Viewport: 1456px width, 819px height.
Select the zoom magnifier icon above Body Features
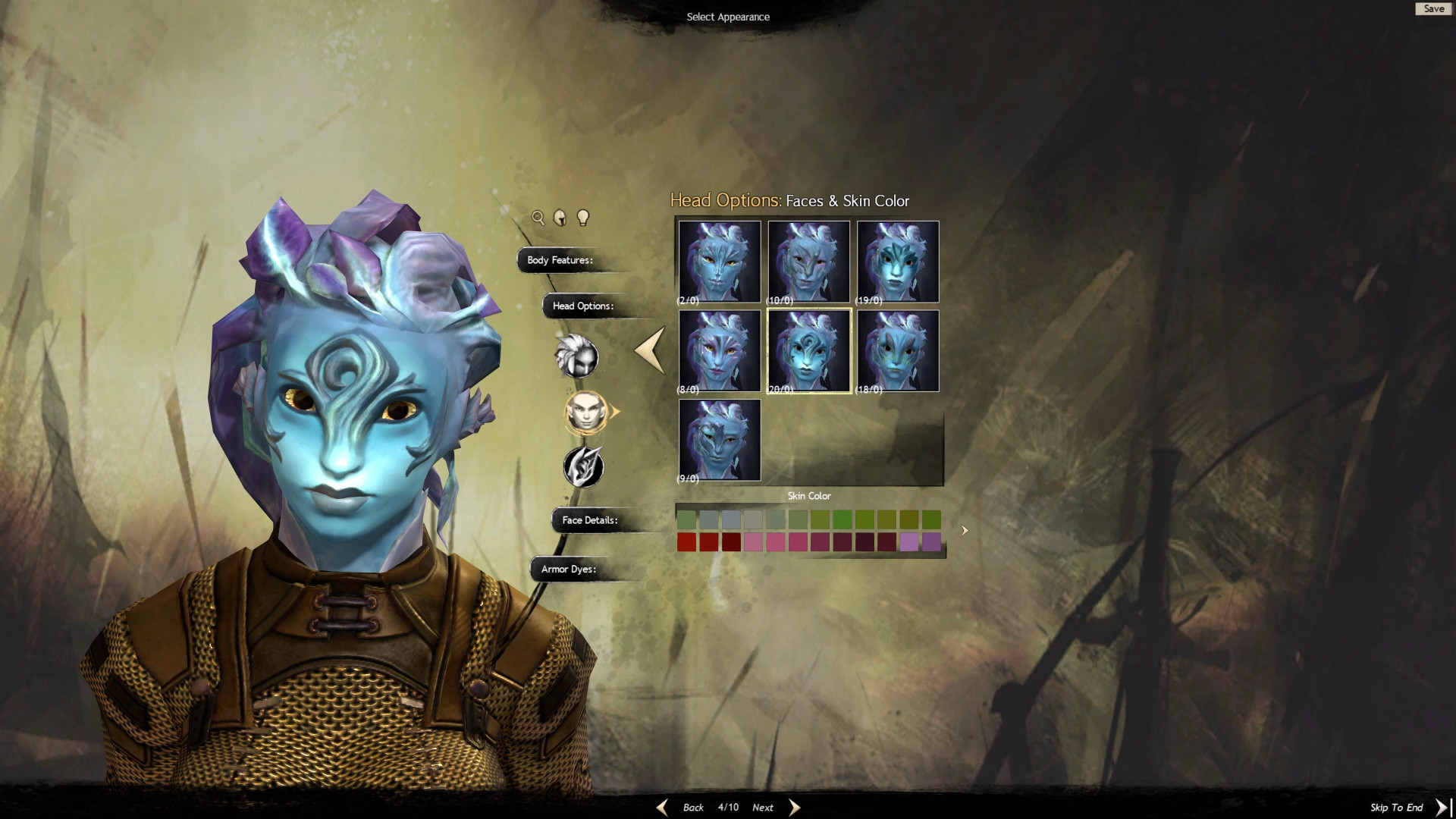click(x=538, y=218)
